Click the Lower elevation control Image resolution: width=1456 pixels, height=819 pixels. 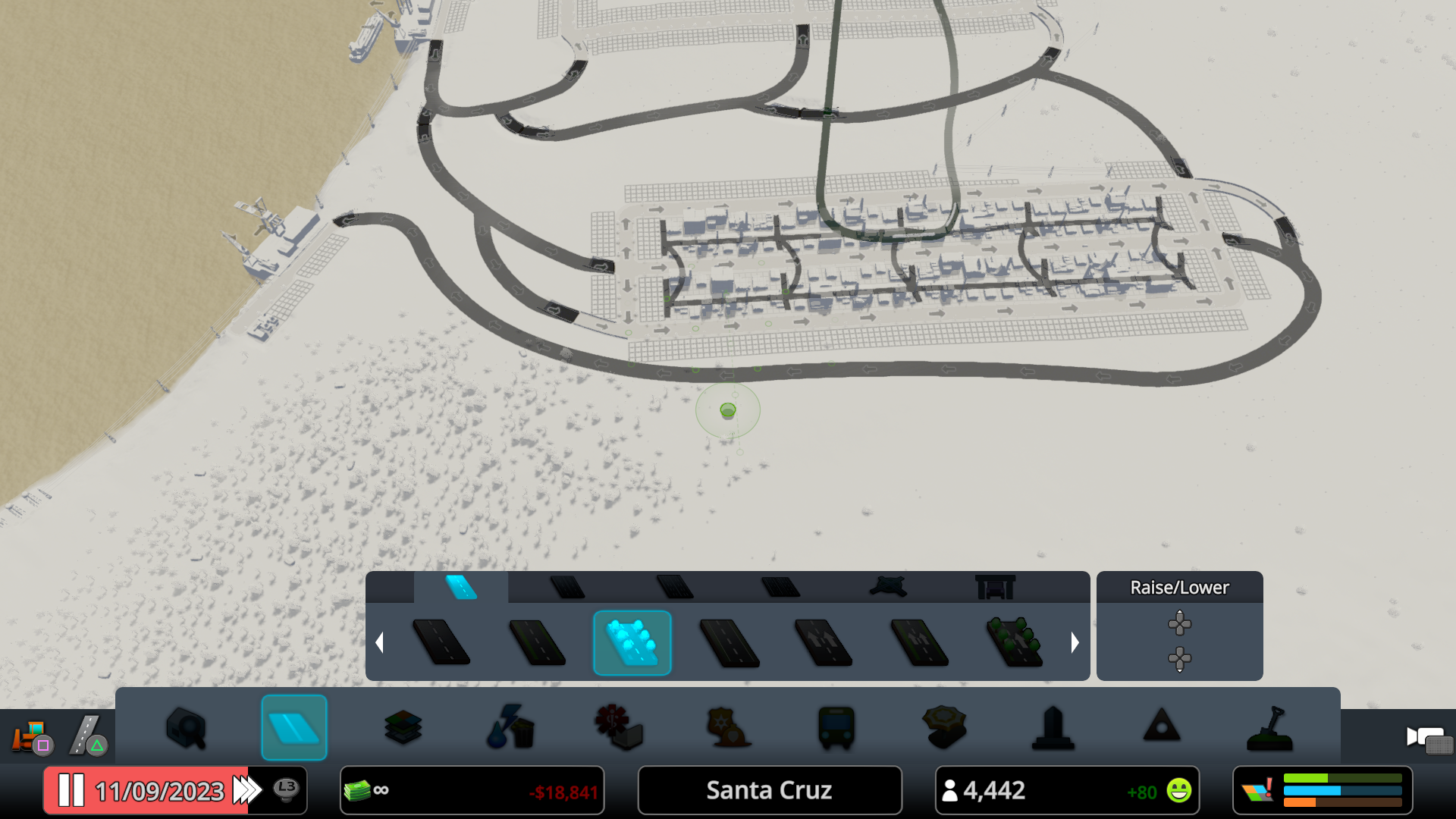click(x=1179, y=660)
